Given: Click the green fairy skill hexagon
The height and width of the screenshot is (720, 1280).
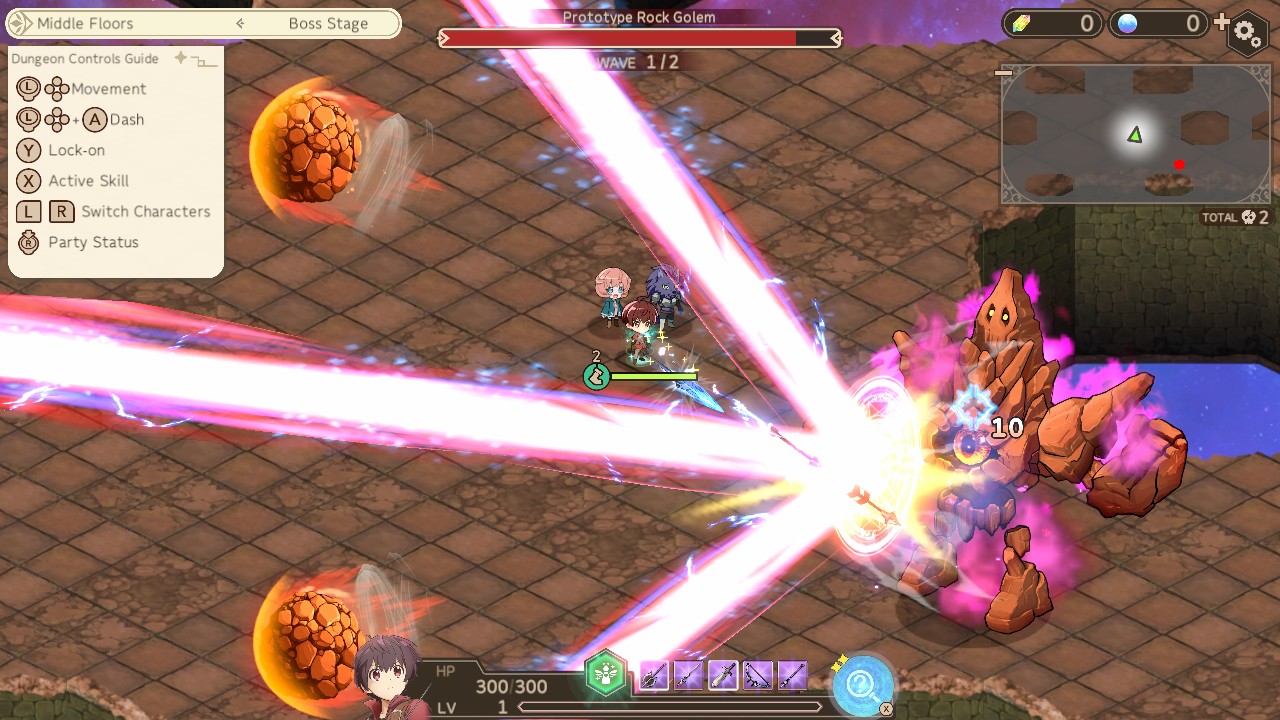Looking at the screenshot, I should point(607,676).
